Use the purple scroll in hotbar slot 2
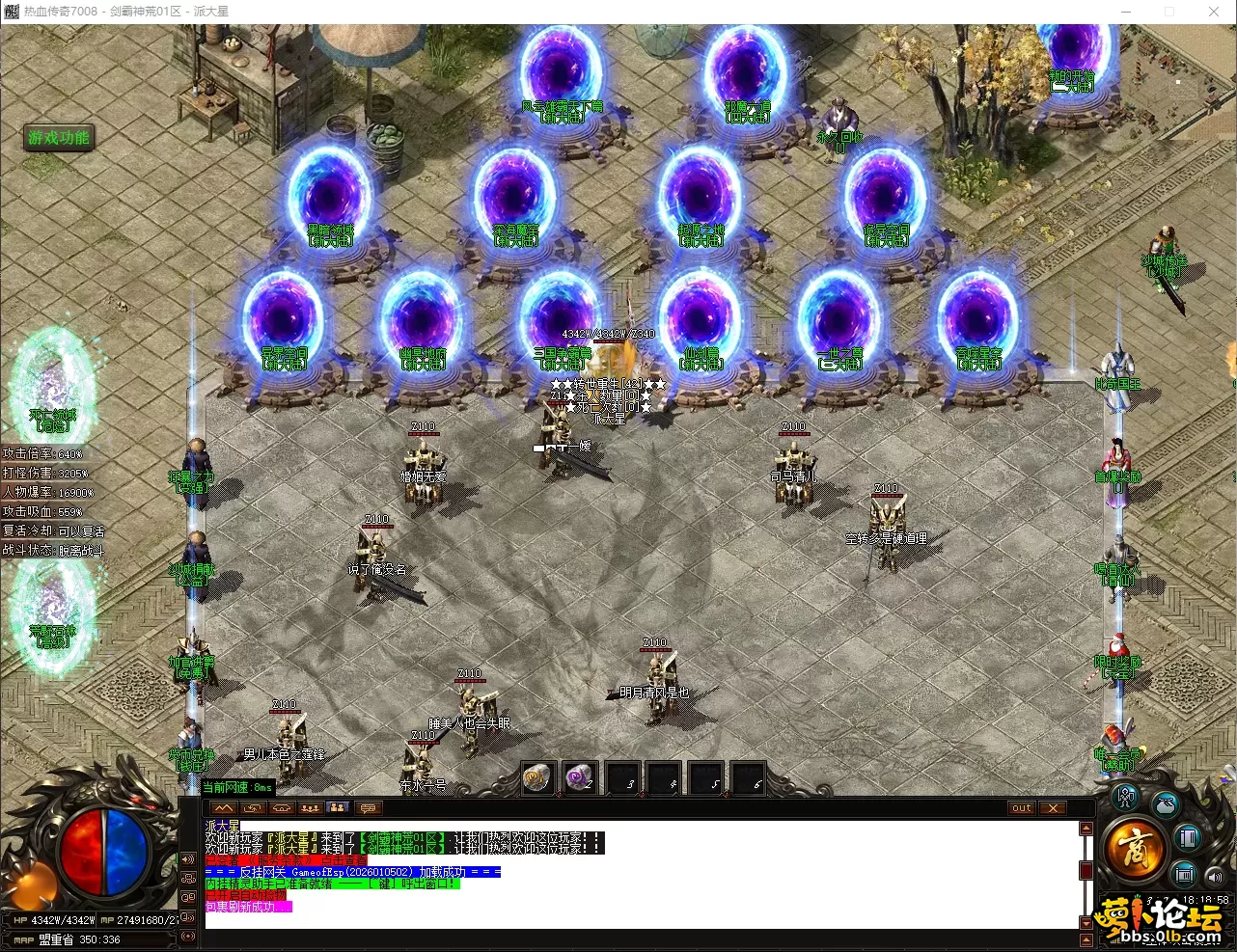Image resolution: width=1237 pixels, height=952 pixels. point(580,777)
